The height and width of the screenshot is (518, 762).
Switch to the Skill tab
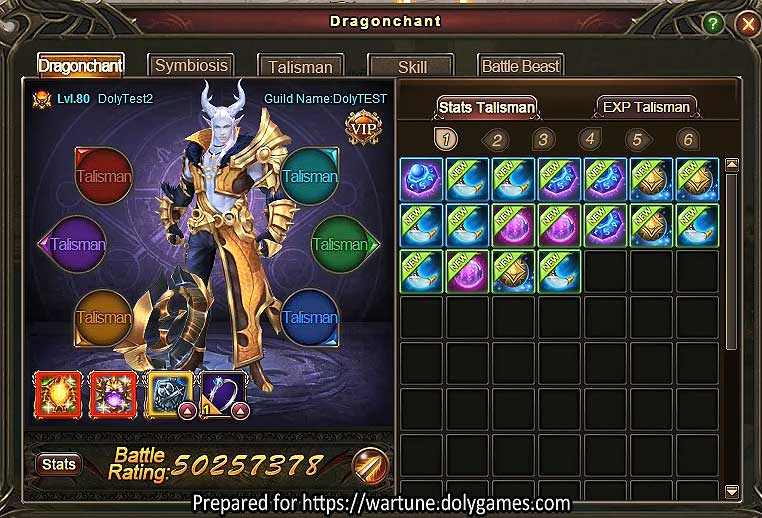[x=412, y=67]
